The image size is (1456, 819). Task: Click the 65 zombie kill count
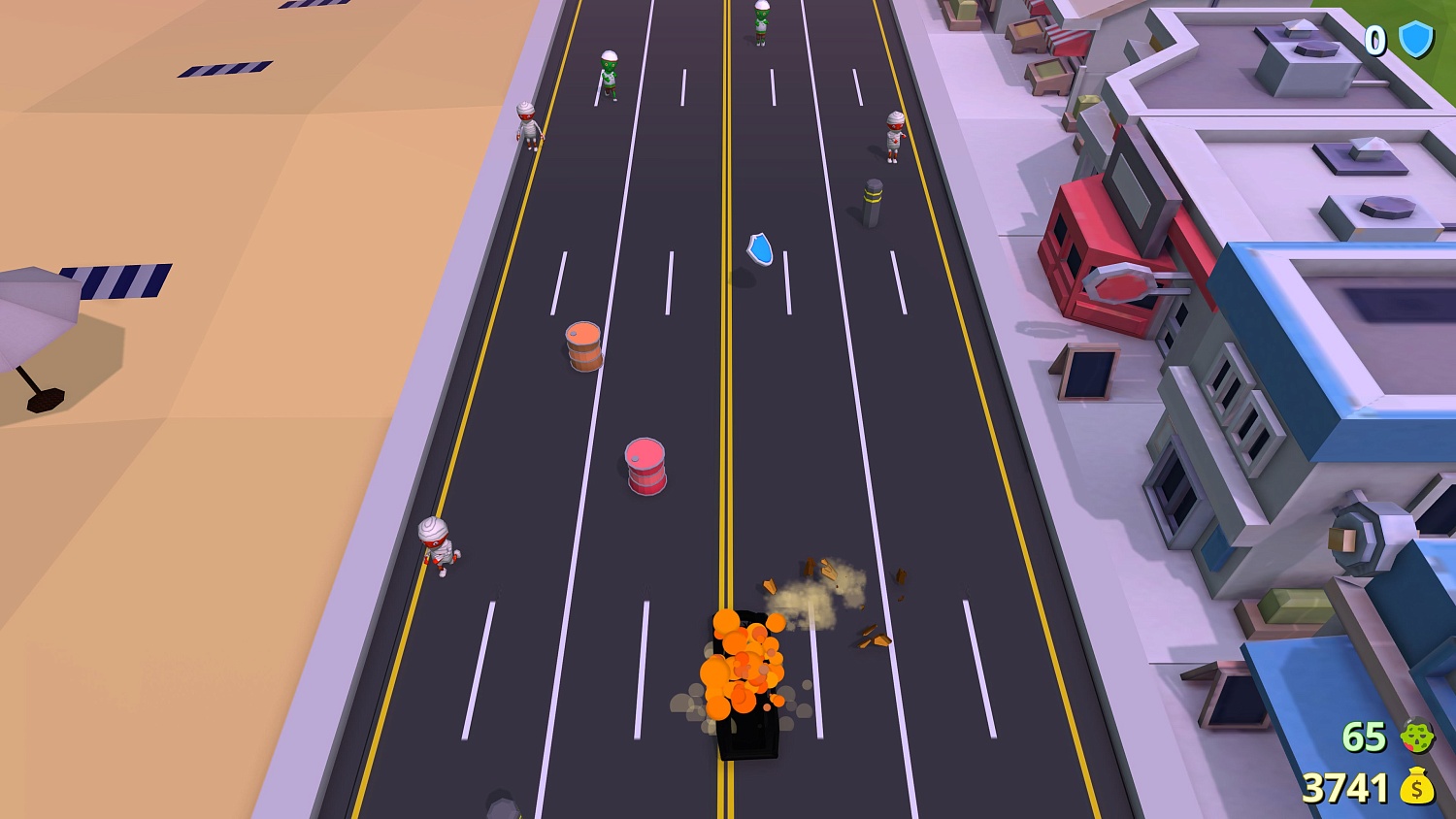pos(1364,737)
